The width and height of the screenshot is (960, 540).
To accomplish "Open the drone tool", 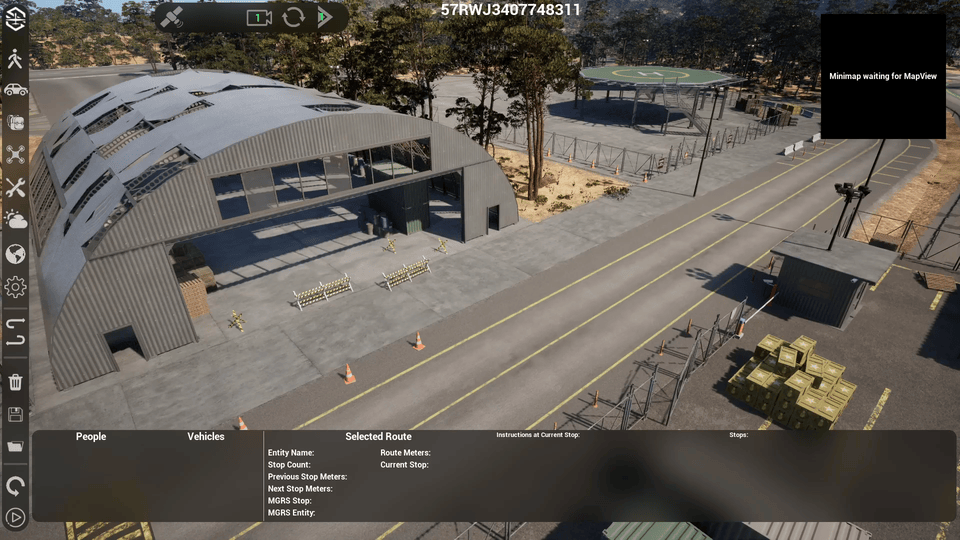I will point(15,154).
